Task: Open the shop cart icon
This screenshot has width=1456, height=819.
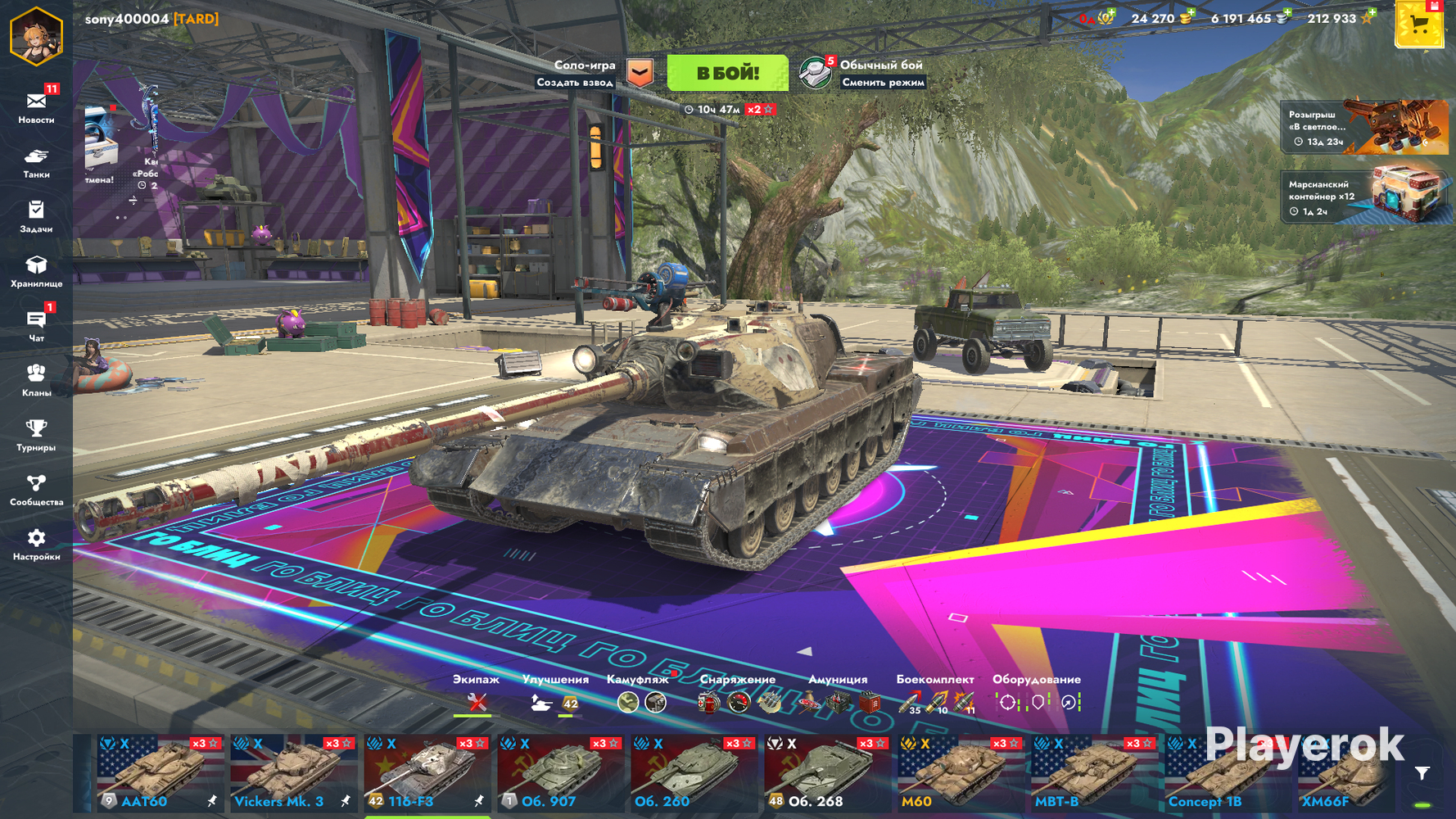Action: [1419, 25]
